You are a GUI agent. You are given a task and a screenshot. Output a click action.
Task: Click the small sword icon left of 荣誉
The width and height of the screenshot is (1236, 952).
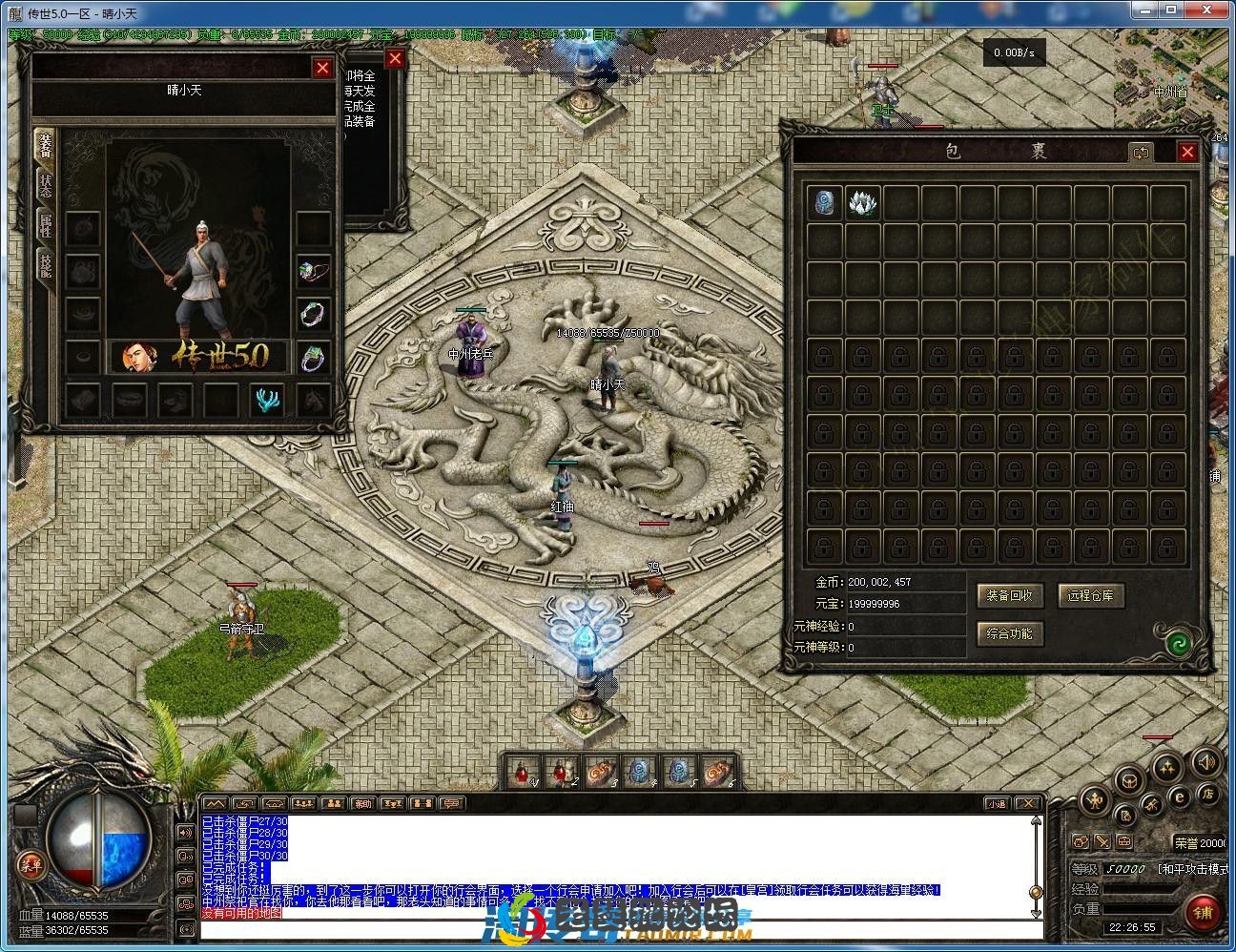(x=1102, y=841)
